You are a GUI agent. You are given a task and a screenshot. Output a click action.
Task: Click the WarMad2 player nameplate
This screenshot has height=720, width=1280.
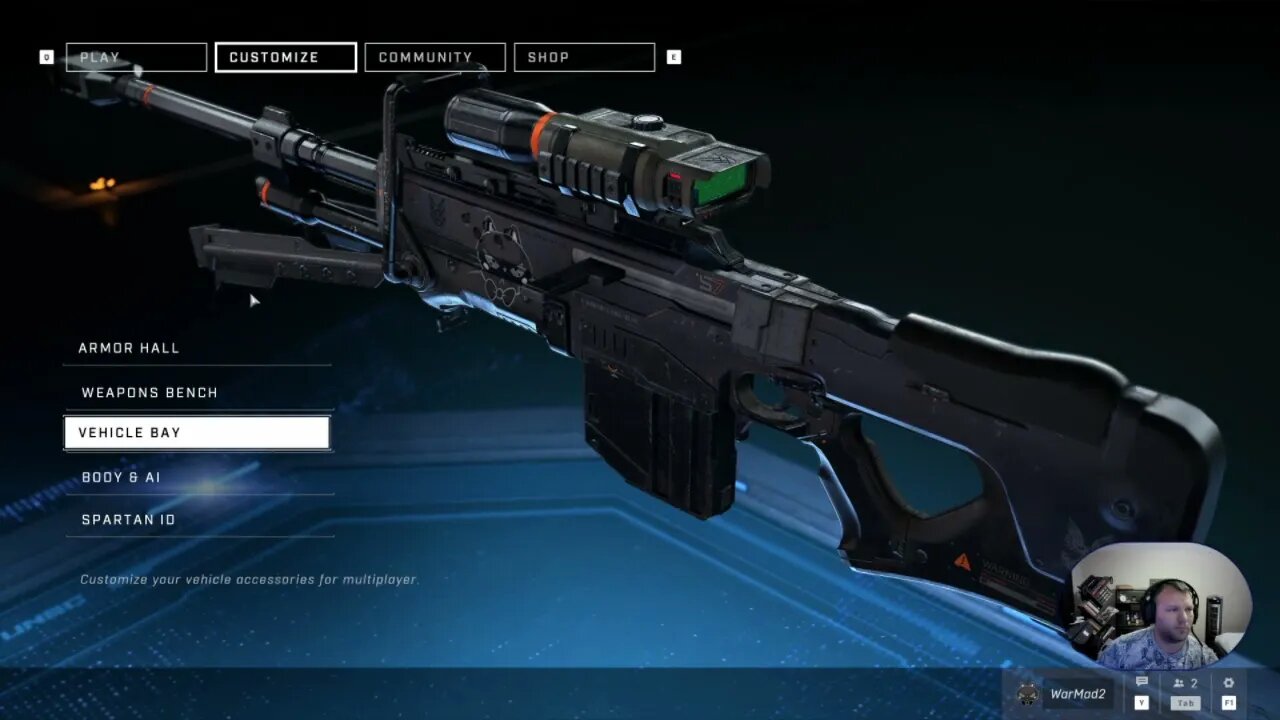(1064, 694)
